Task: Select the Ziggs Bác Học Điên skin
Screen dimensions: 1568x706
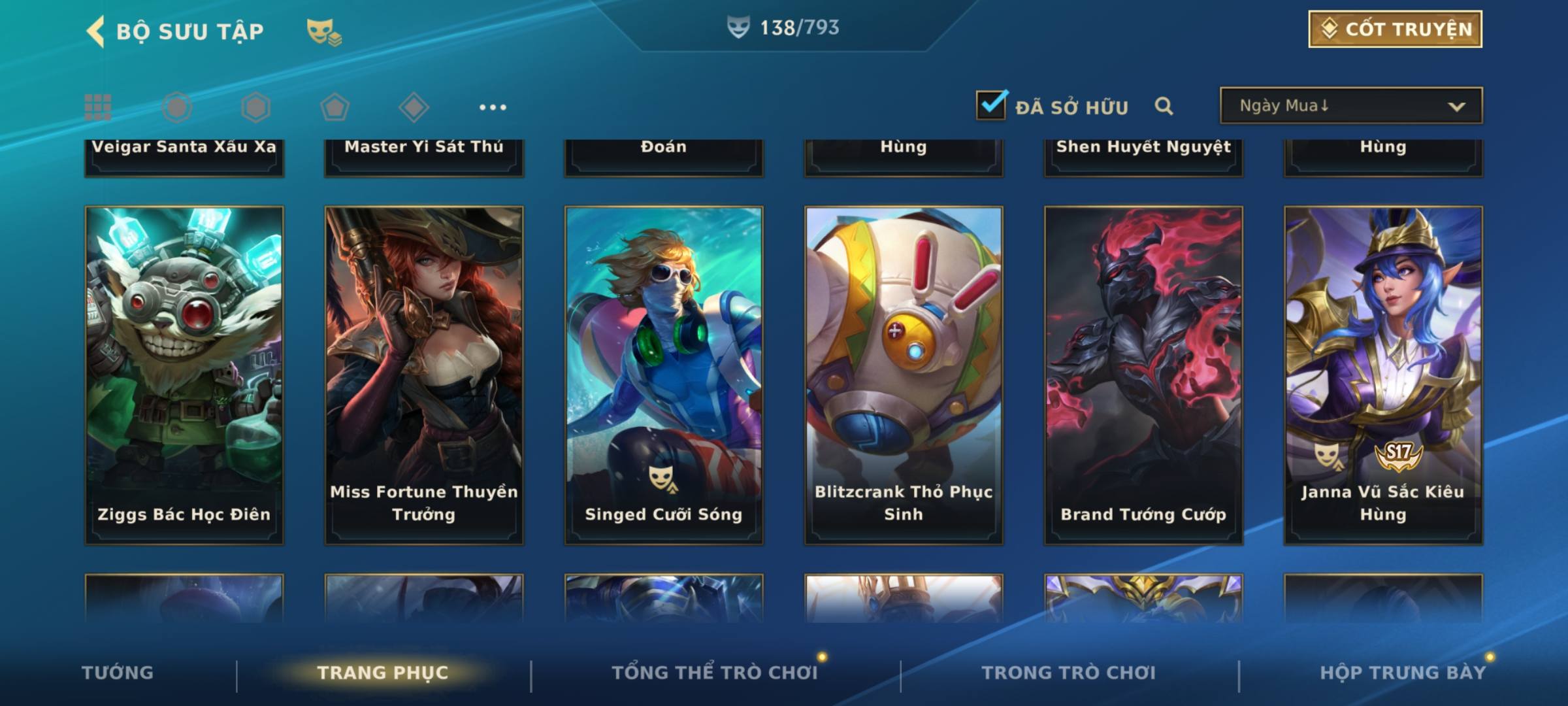Action: (x=184, y=375)
